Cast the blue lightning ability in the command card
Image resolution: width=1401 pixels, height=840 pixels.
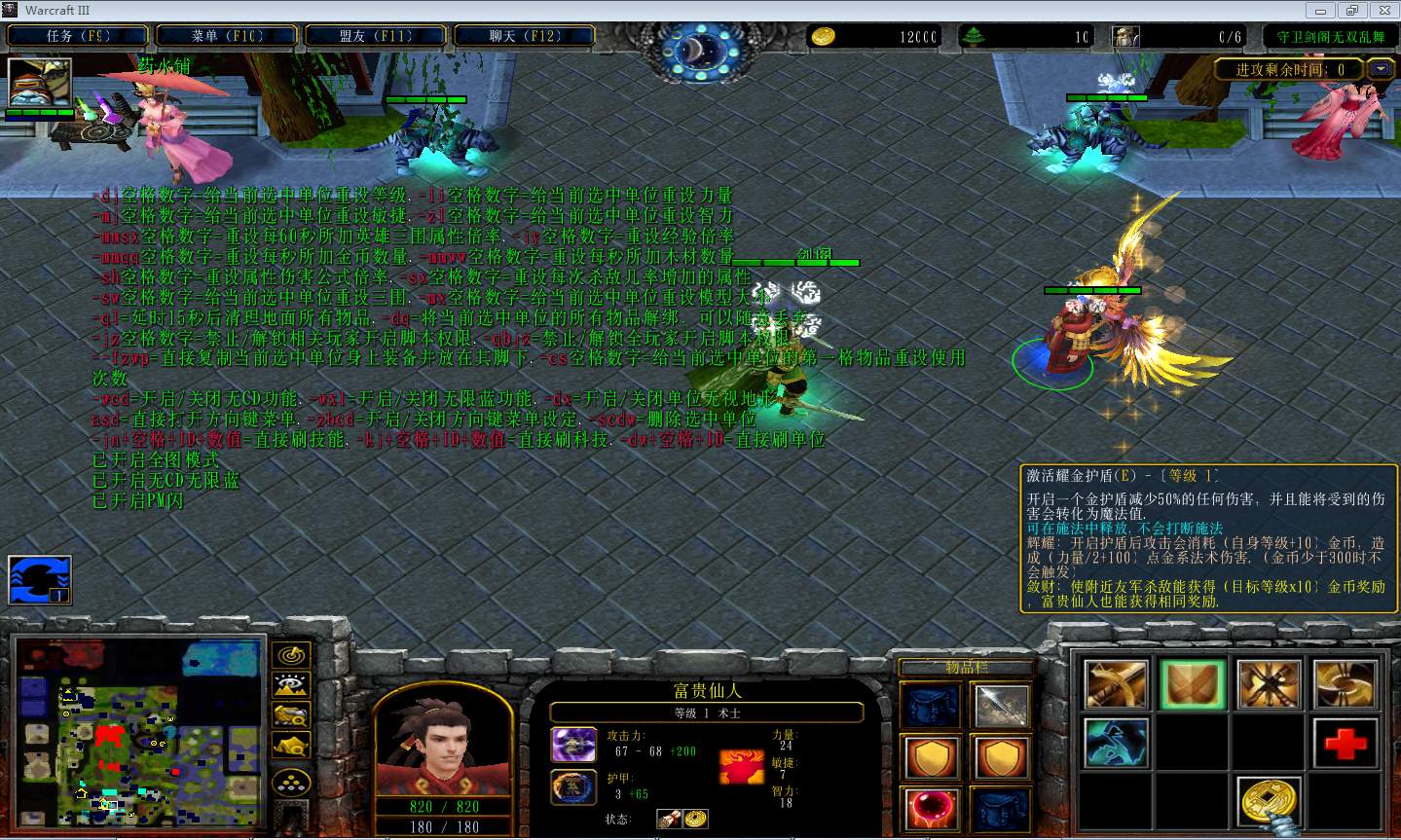1117,743
